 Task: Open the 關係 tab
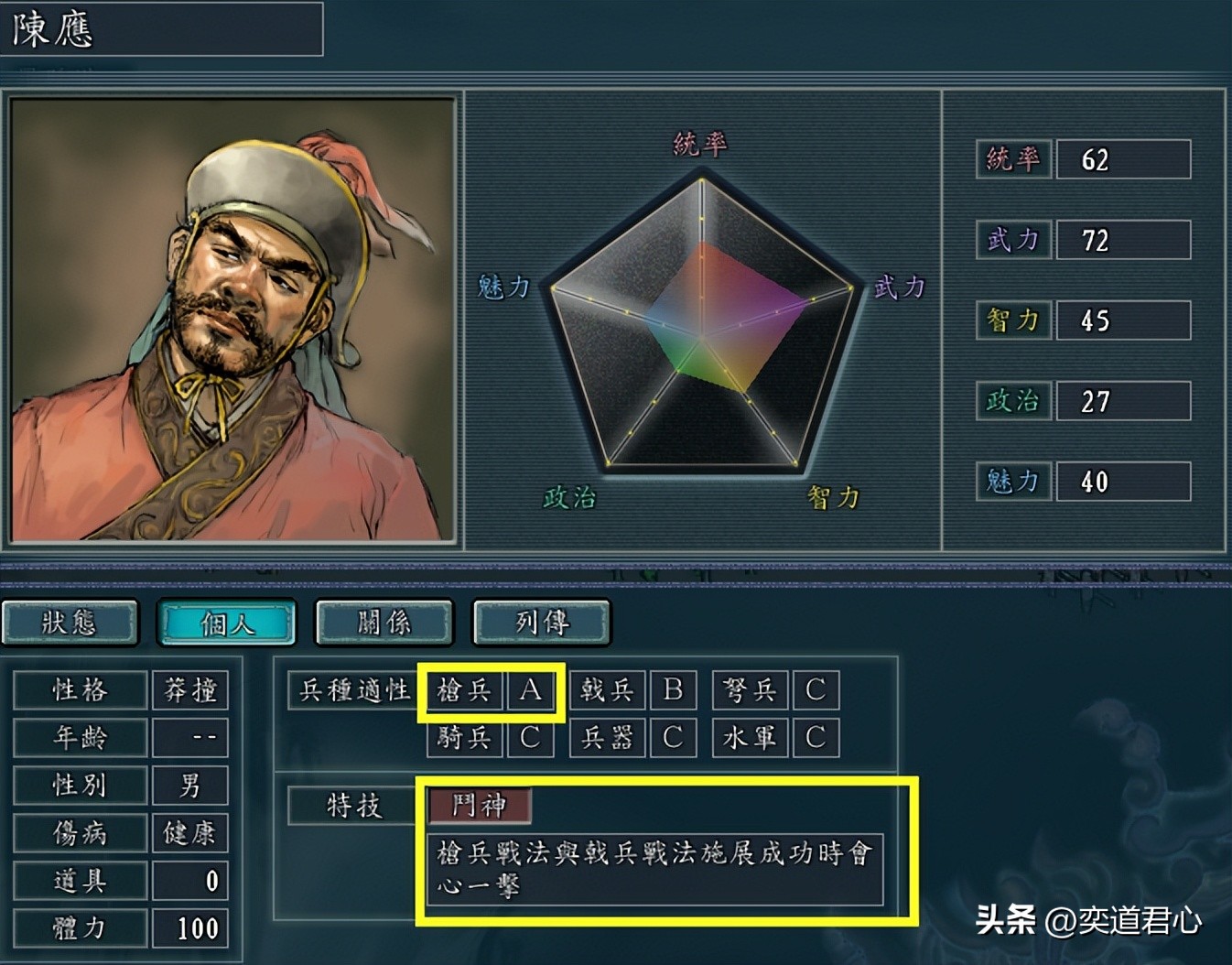pos(384,622)
